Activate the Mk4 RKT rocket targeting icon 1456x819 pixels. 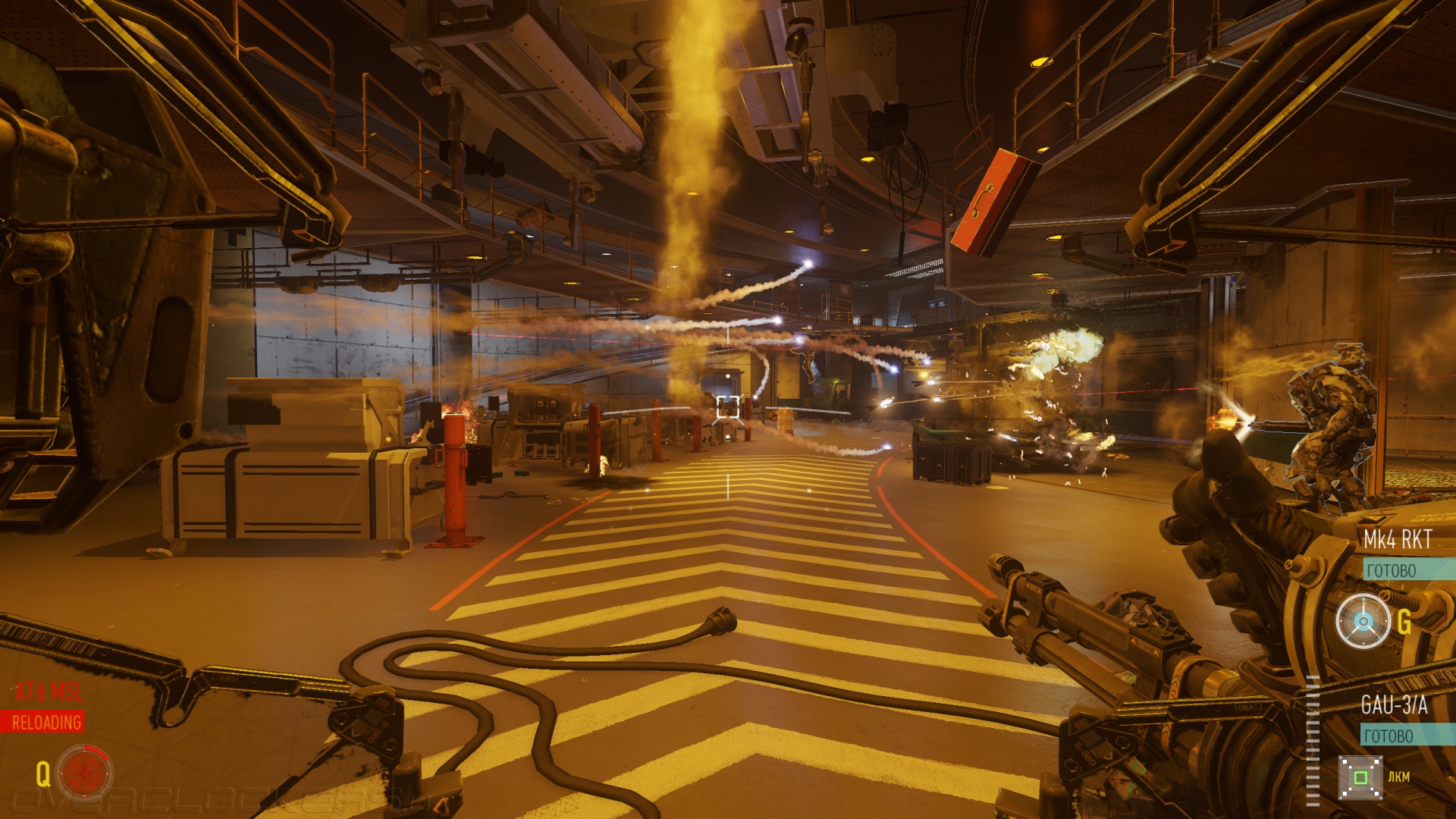[1363, 622]
